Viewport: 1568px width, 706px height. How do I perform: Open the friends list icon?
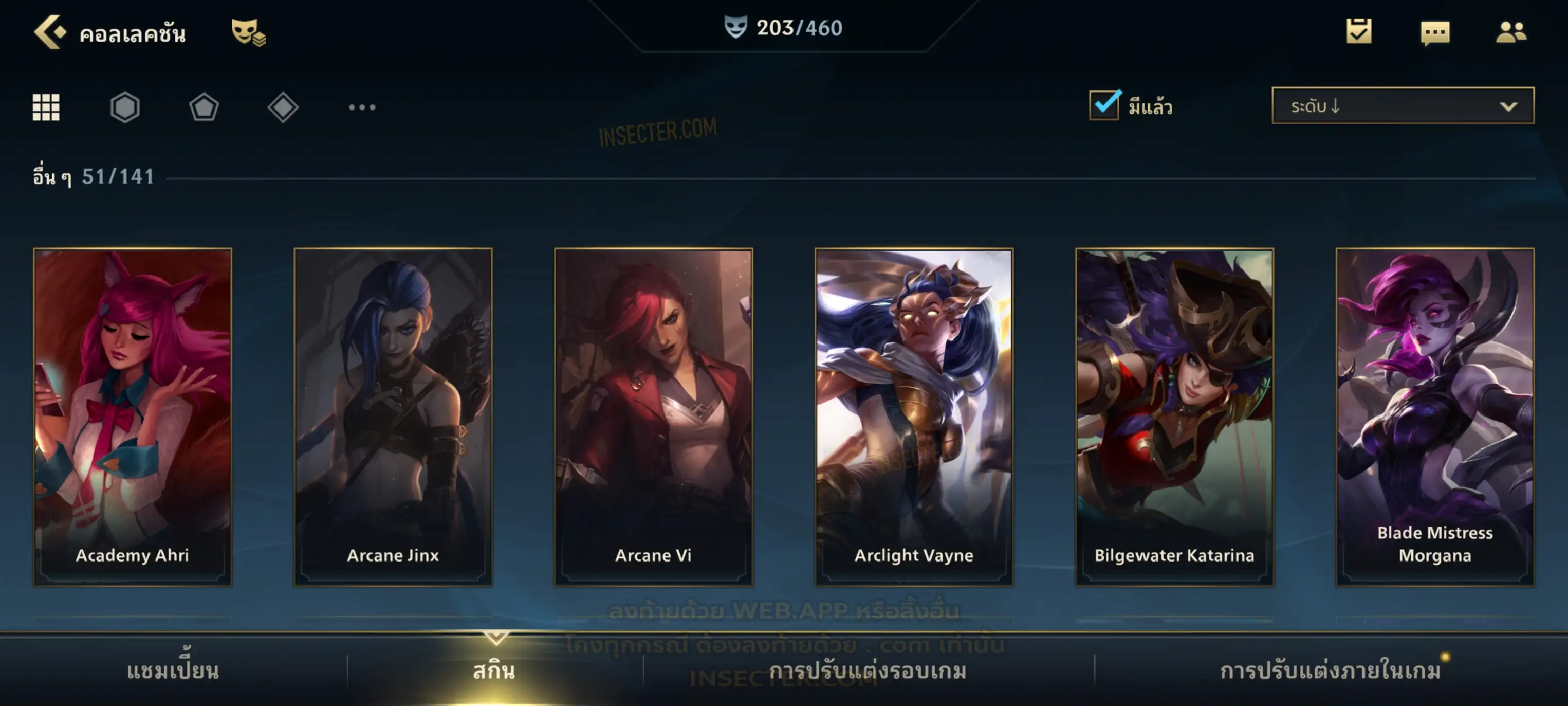[1511, 32]
